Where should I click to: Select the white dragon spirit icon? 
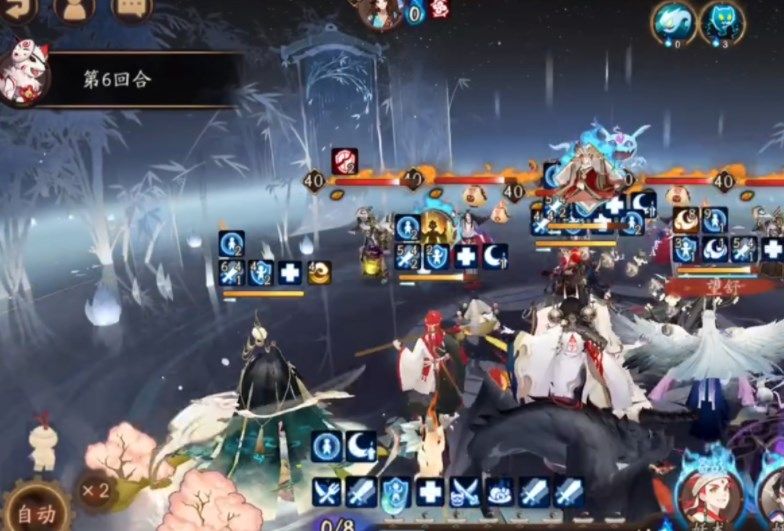674,21
